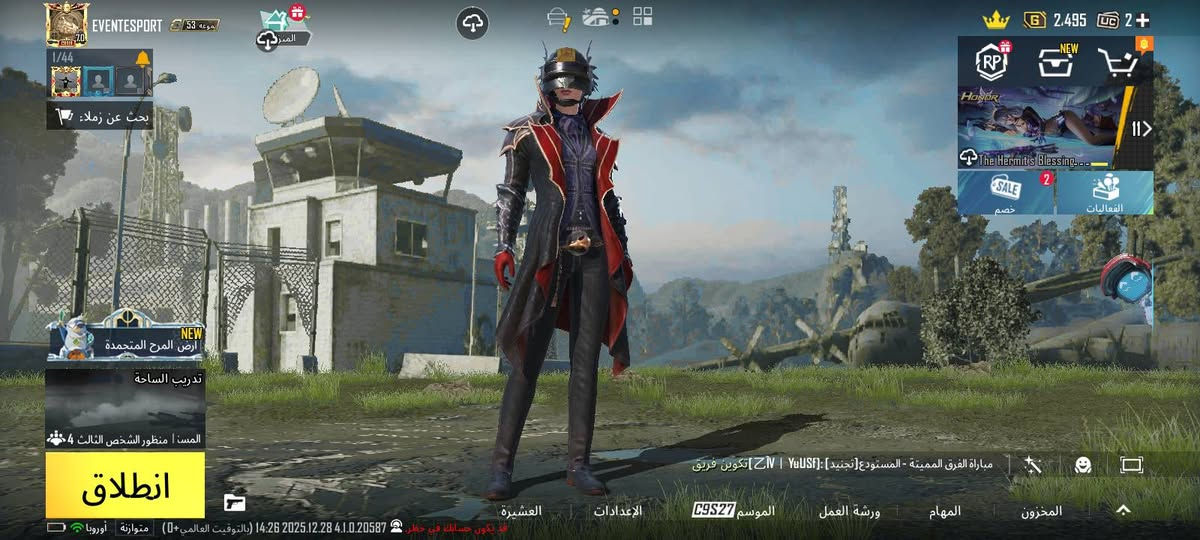Open the settings الإعدادات menu
The height and width of the screenshot is (540, 1200).
618,511
